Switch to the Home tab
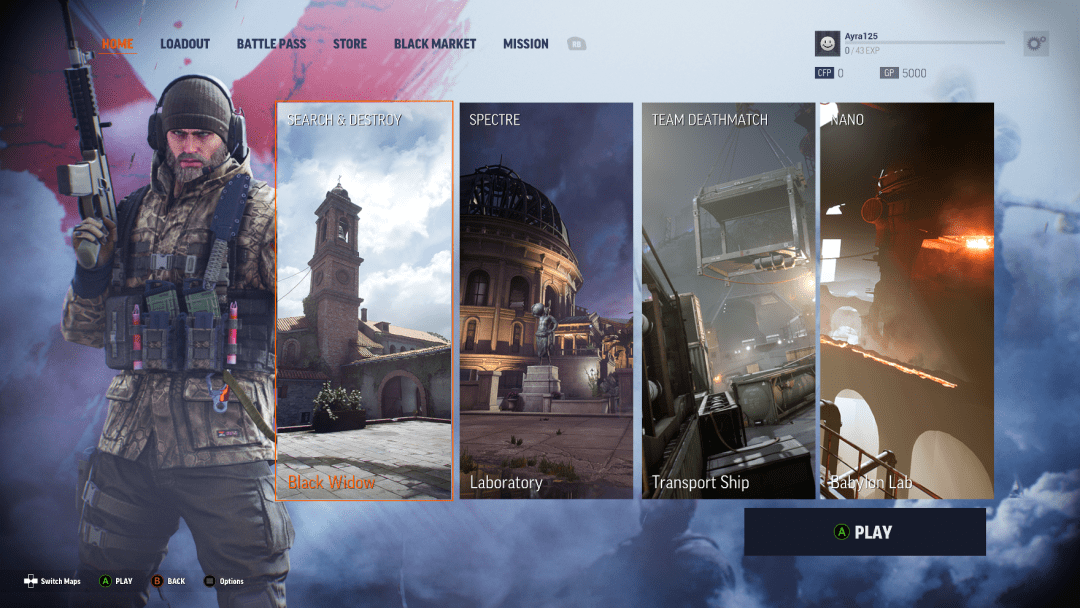Screen dimensions: 1080x608 pyautogui.click(x=117, y=44)
